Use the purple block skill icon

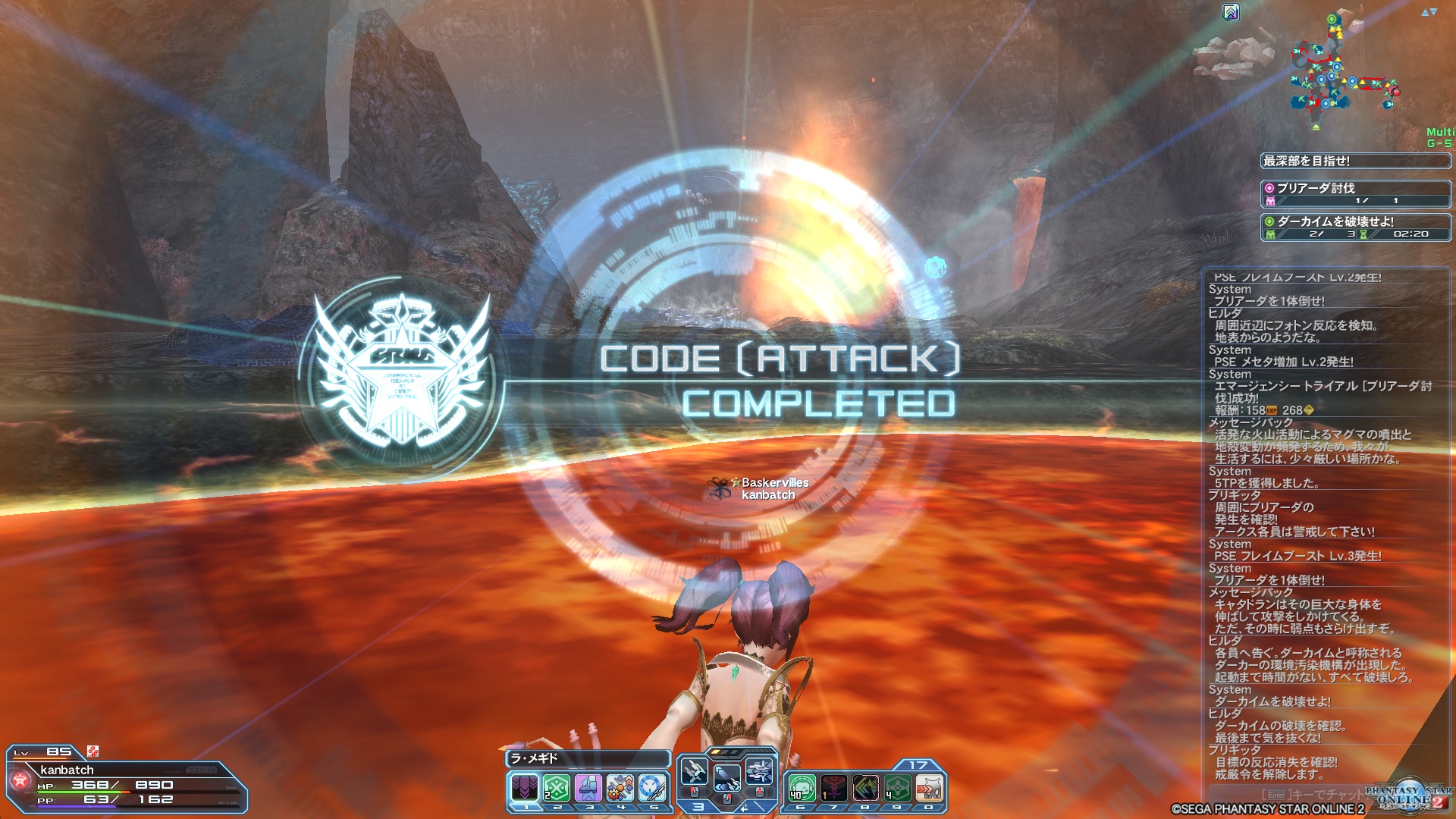(x=588, y=788)
